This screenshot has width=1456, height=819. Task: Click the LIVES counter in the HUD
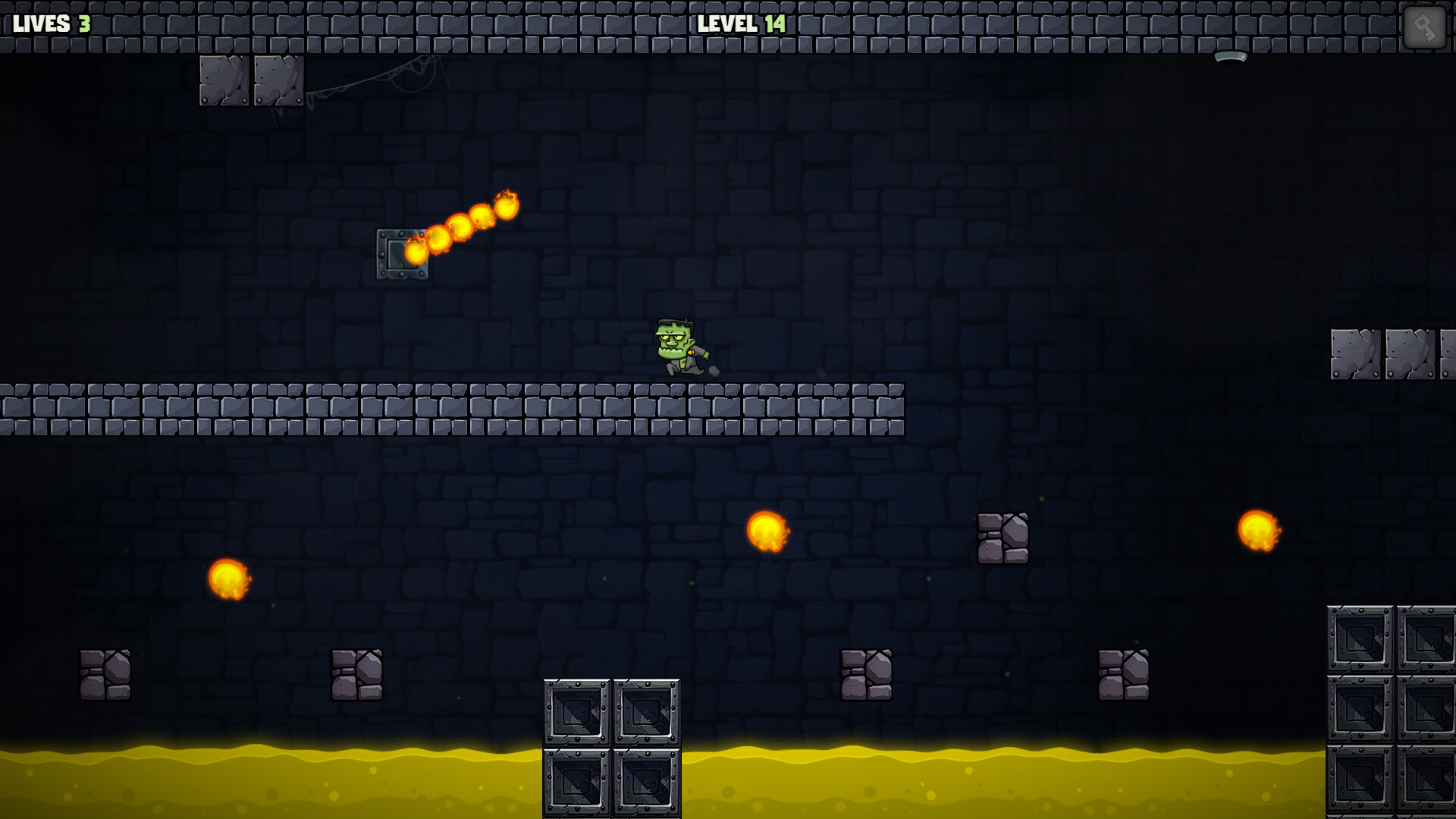click(x=42, y=22)
